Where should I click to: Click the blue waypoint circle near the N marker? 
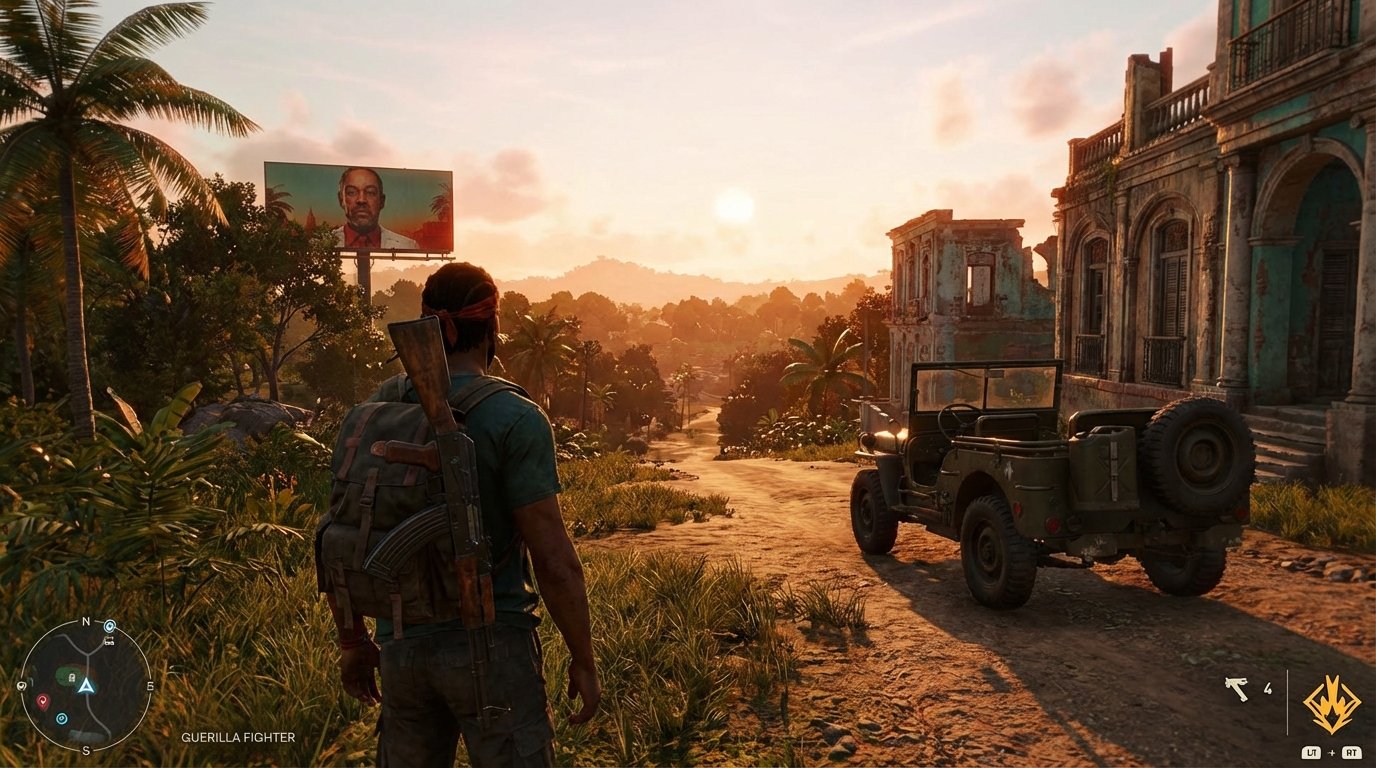point(109,626)
